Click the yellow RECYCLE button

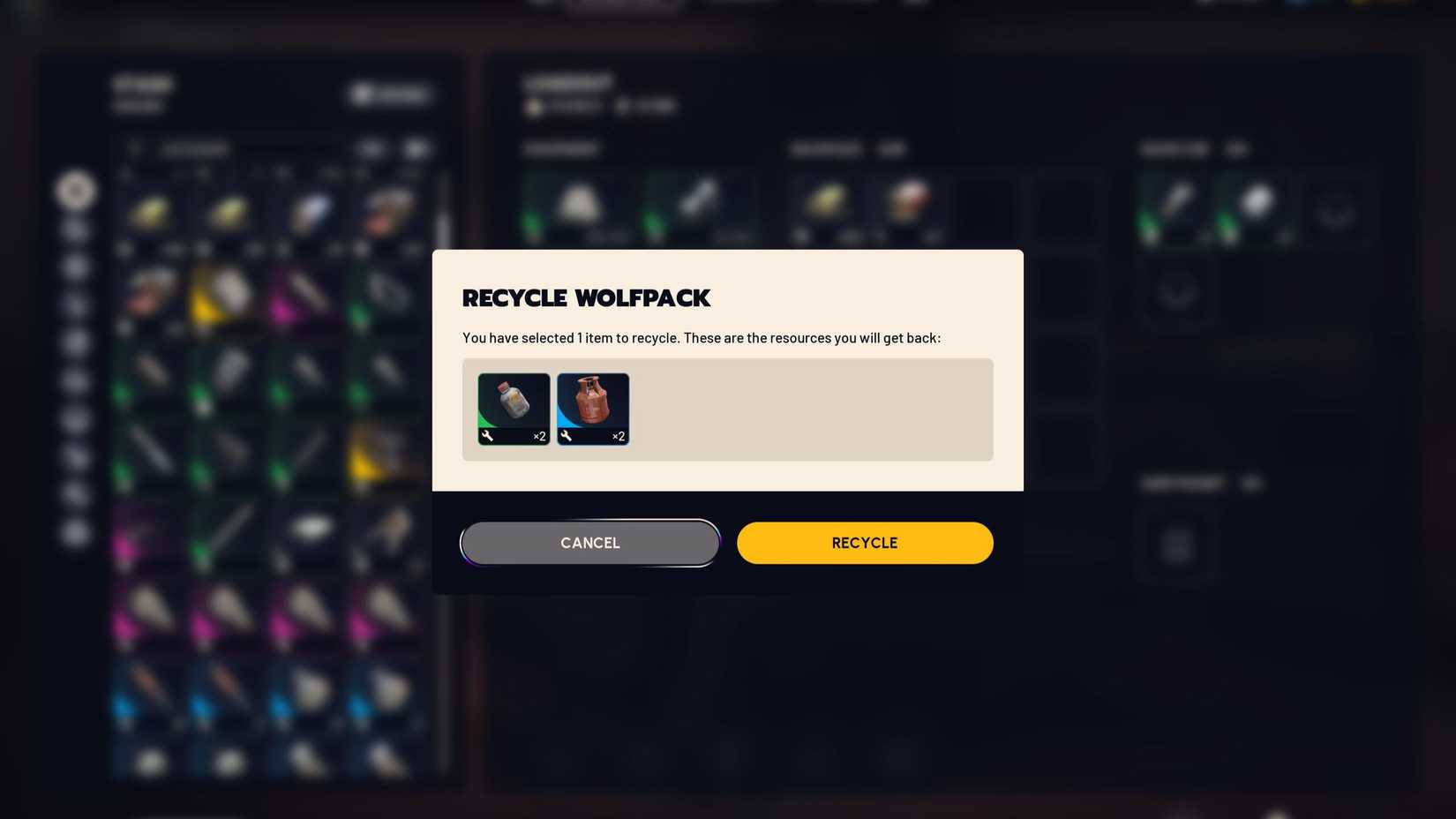[865, 542]
